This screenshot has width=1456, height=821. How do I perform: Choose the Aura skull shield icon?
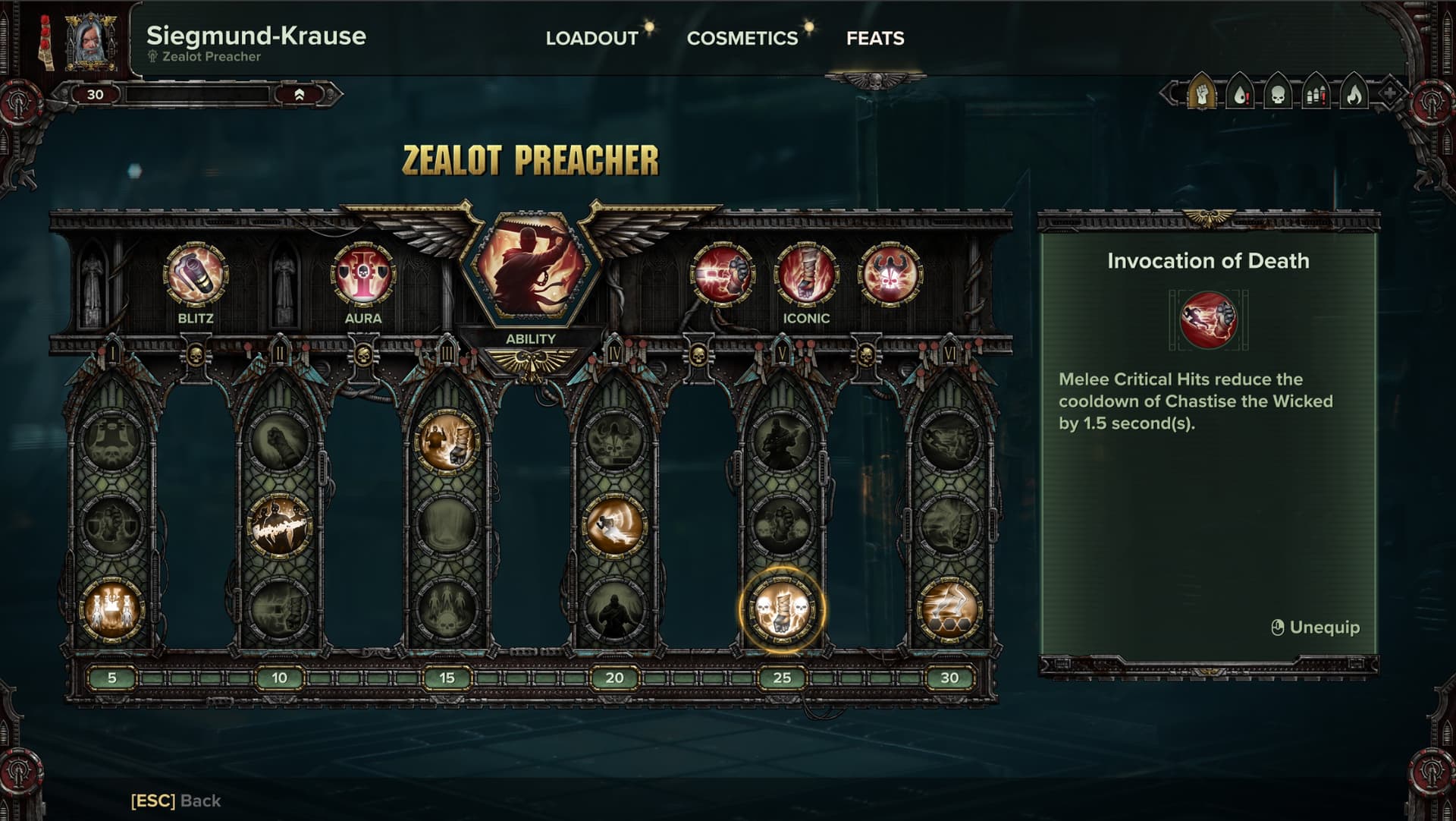pos(363,274)
